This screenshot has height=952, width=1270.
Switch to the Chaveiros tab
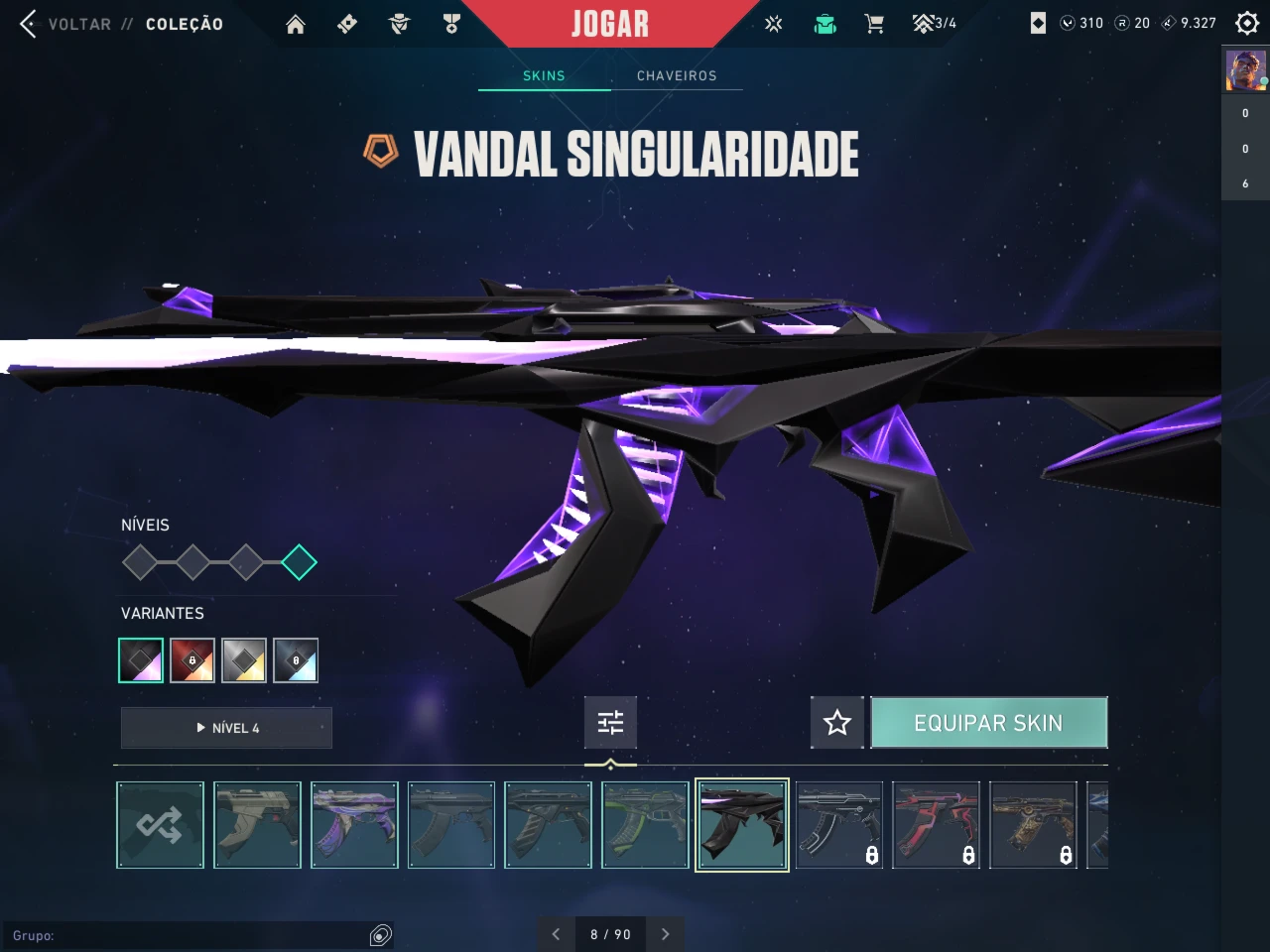[677, 75]
